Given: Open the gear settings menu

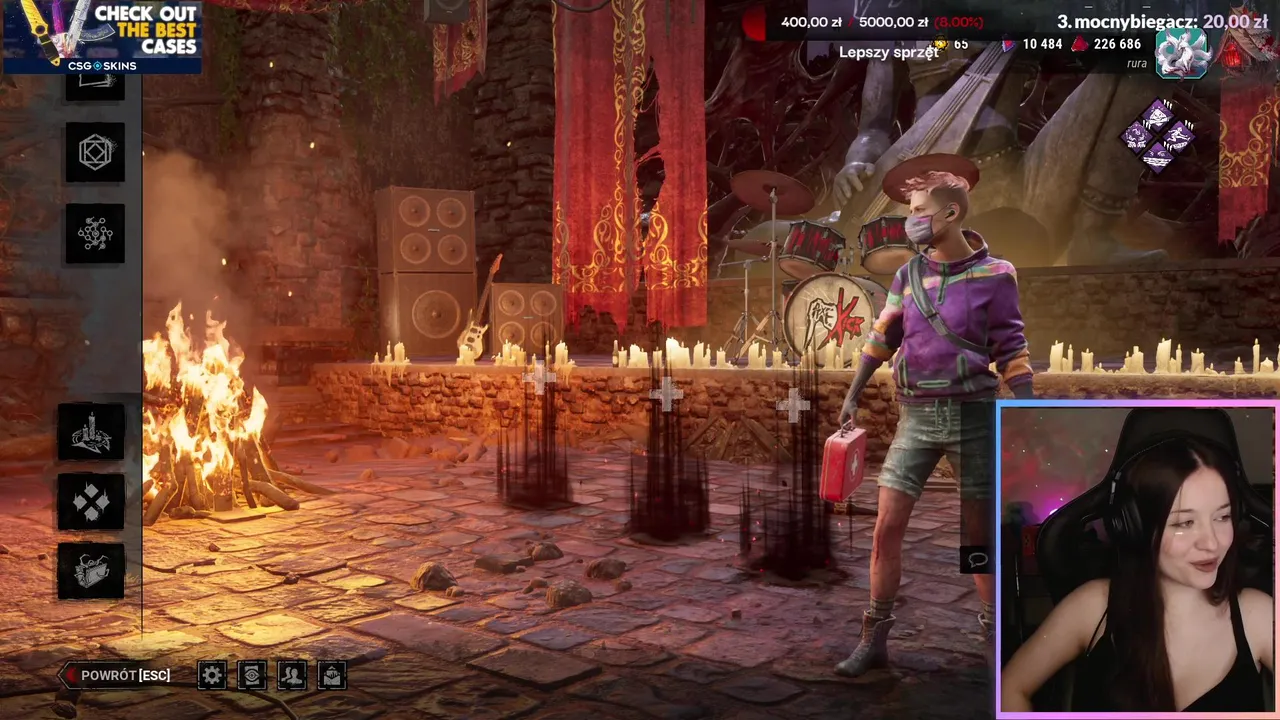Looking at the screenshot, I should (212, 675).
